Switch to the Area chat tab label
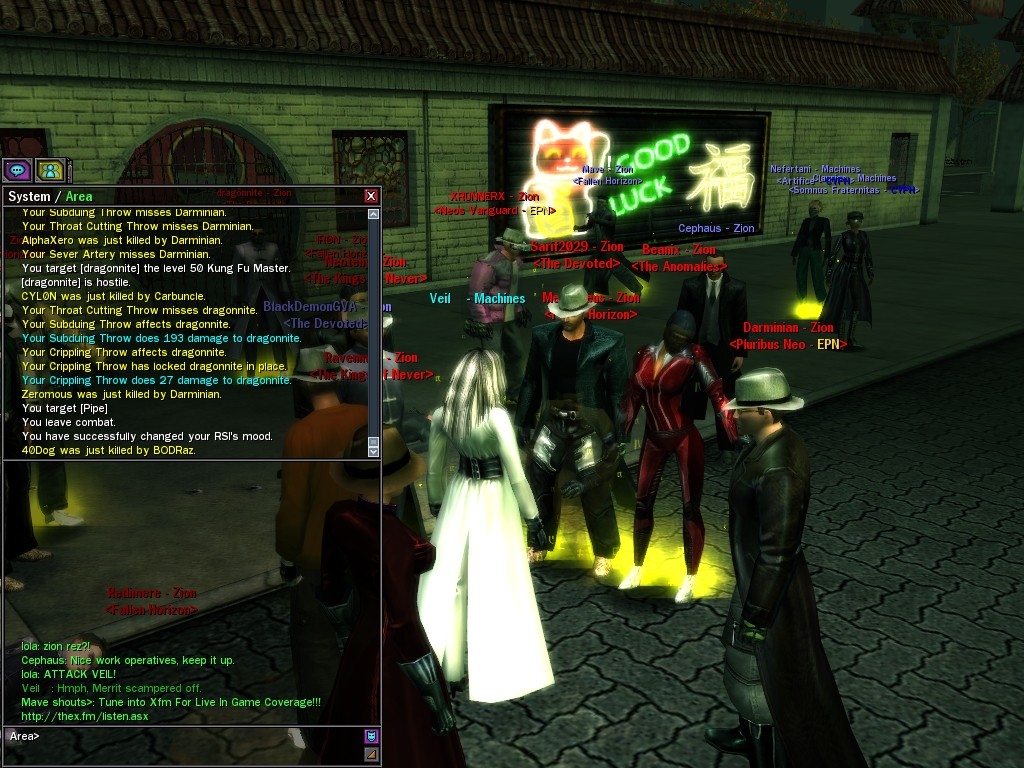1024x768 pixels. [x=79, y=197]
